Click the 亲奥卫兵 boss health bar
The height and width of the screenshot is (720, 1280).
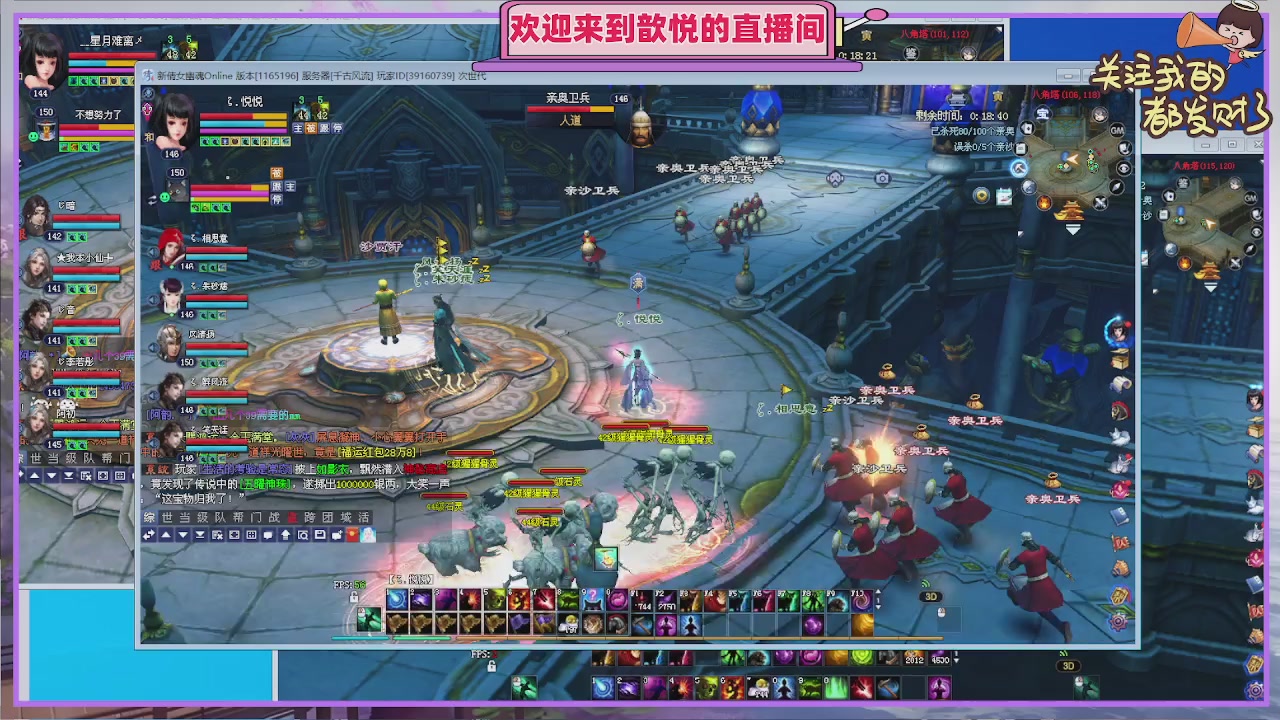(x=570, y=108)
